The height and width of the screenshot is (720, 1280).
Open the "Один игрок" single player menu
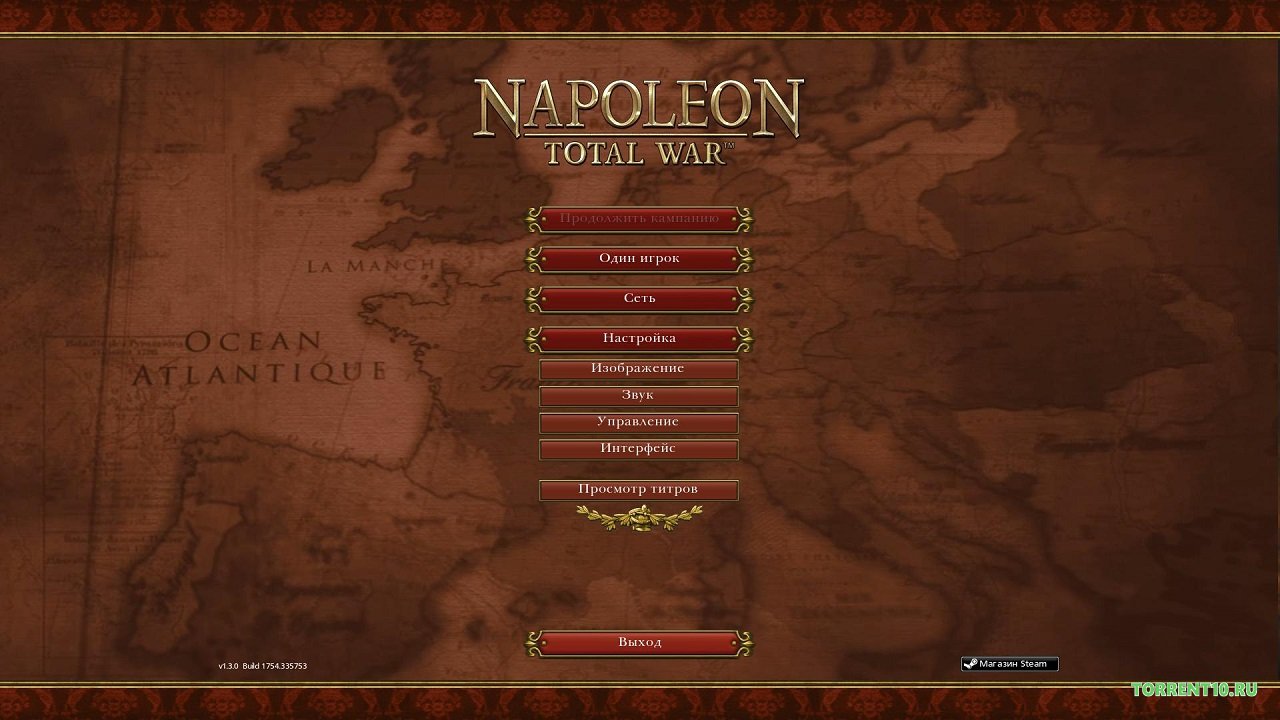639,258
